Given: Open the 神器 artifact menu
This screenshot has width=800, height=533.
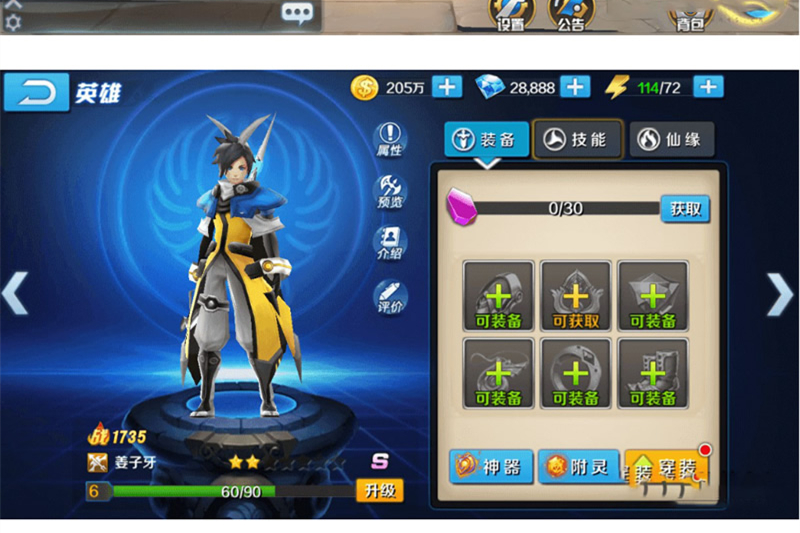Looking at the screenshot, I should click(490, 466).
